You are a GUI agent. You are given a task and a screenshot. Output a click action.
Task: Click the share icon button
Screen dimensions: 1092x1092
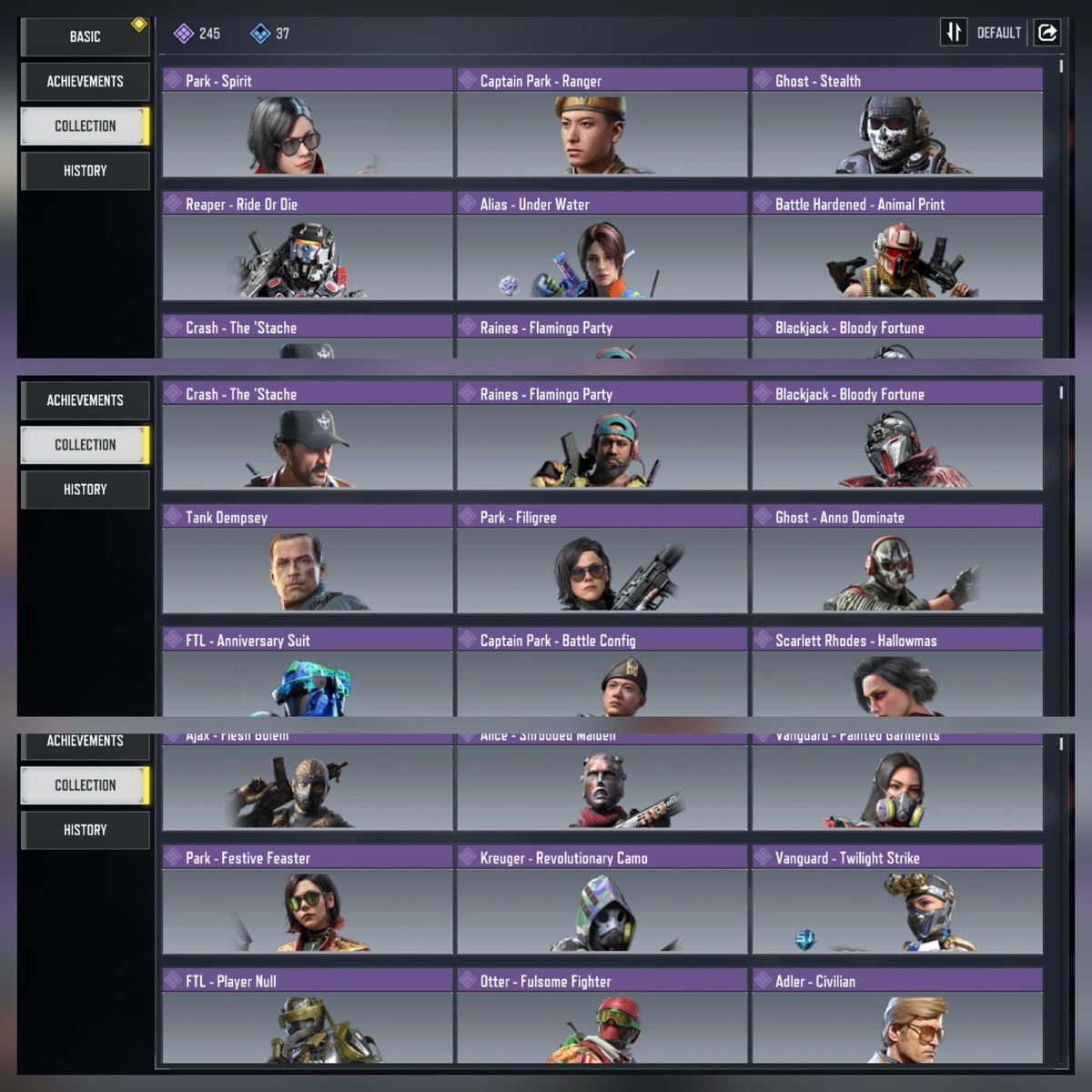[1047, 33]
